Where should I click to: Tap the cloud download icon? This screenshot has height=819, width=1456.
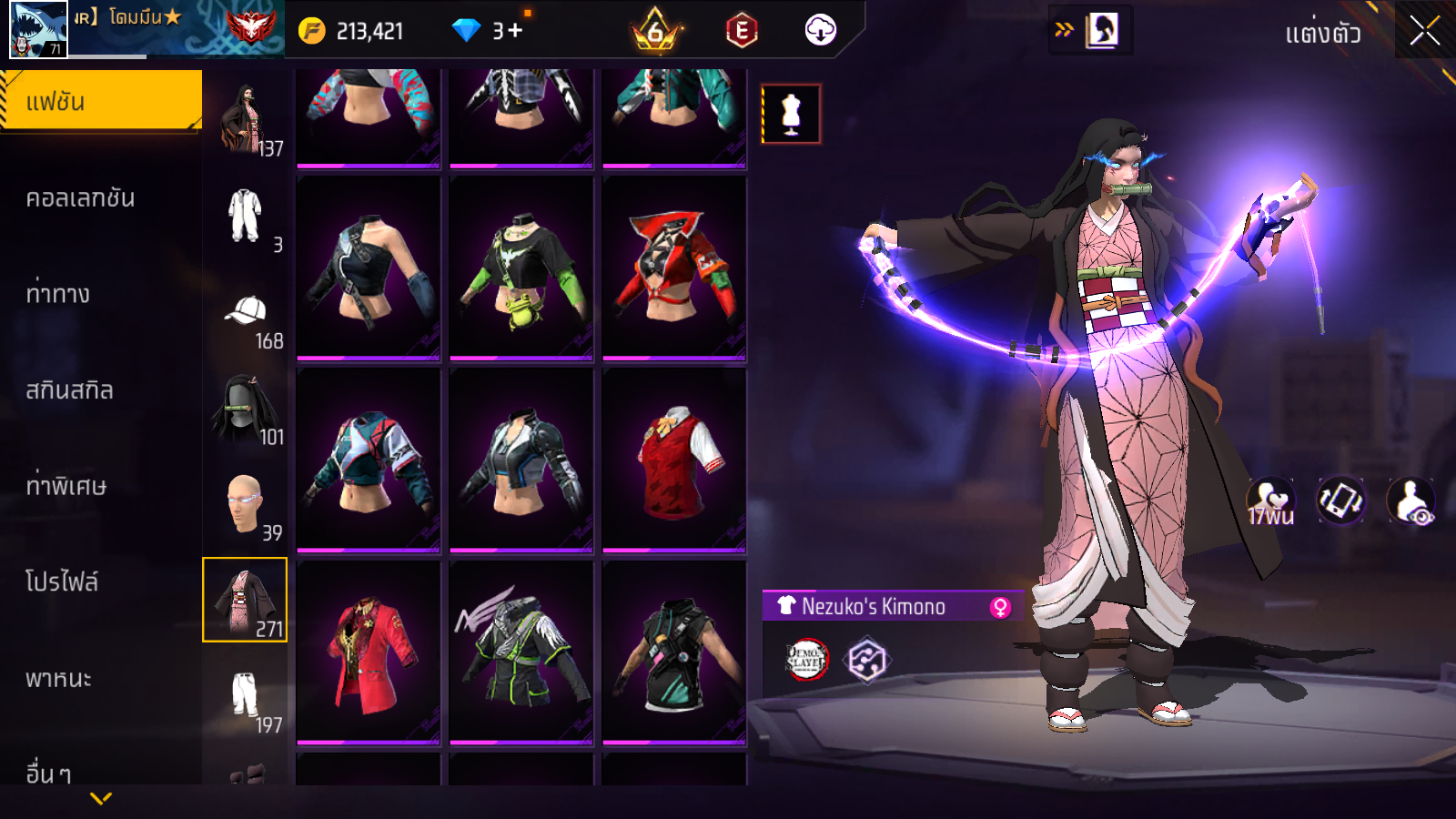point(820,31)
